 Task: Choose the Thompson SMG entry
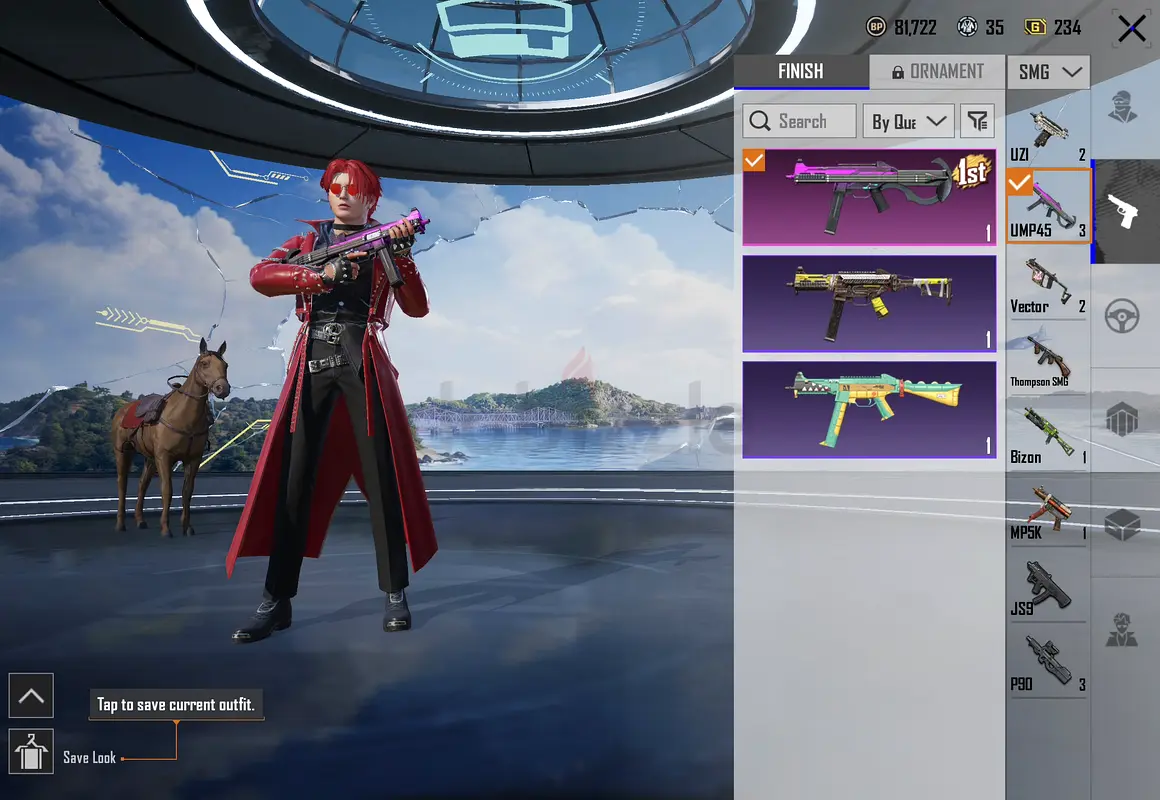[1047, 361]
